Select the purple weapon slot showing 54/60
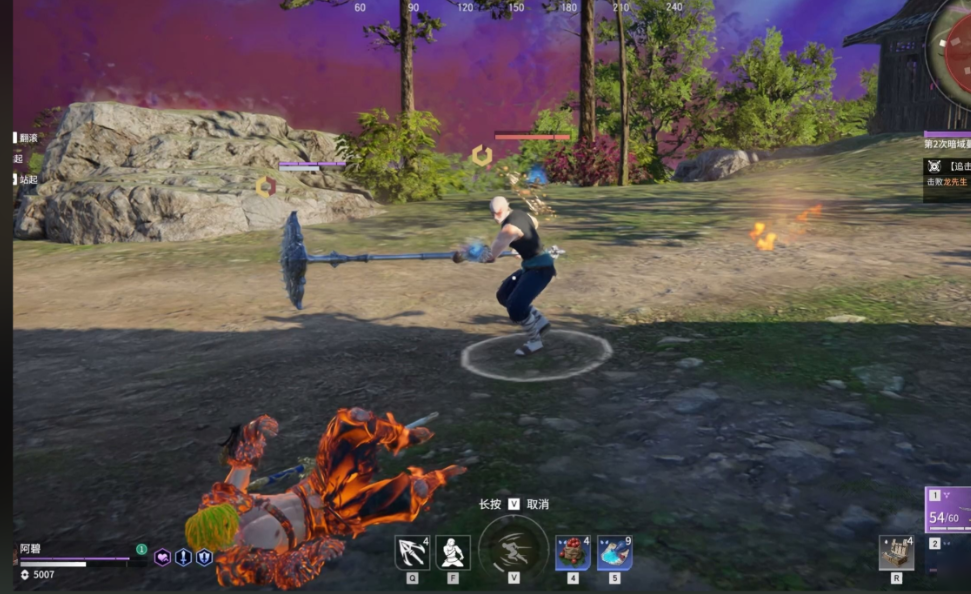Viewport: 971px width, 594px height. (x=948, y=510)
